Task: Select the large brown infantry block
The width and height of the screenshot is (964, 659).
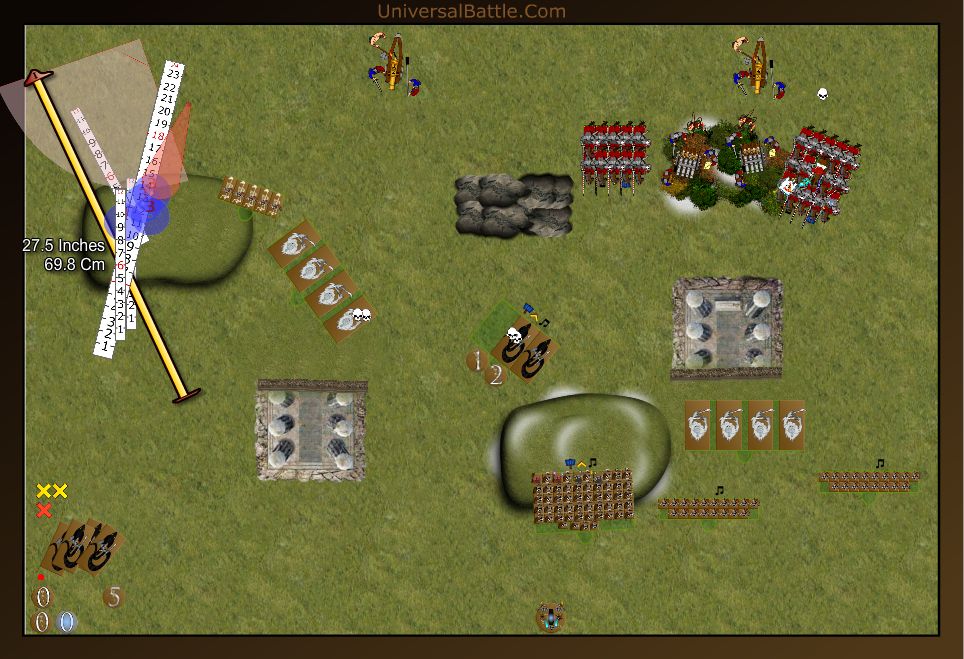Action: click(583, 496)
